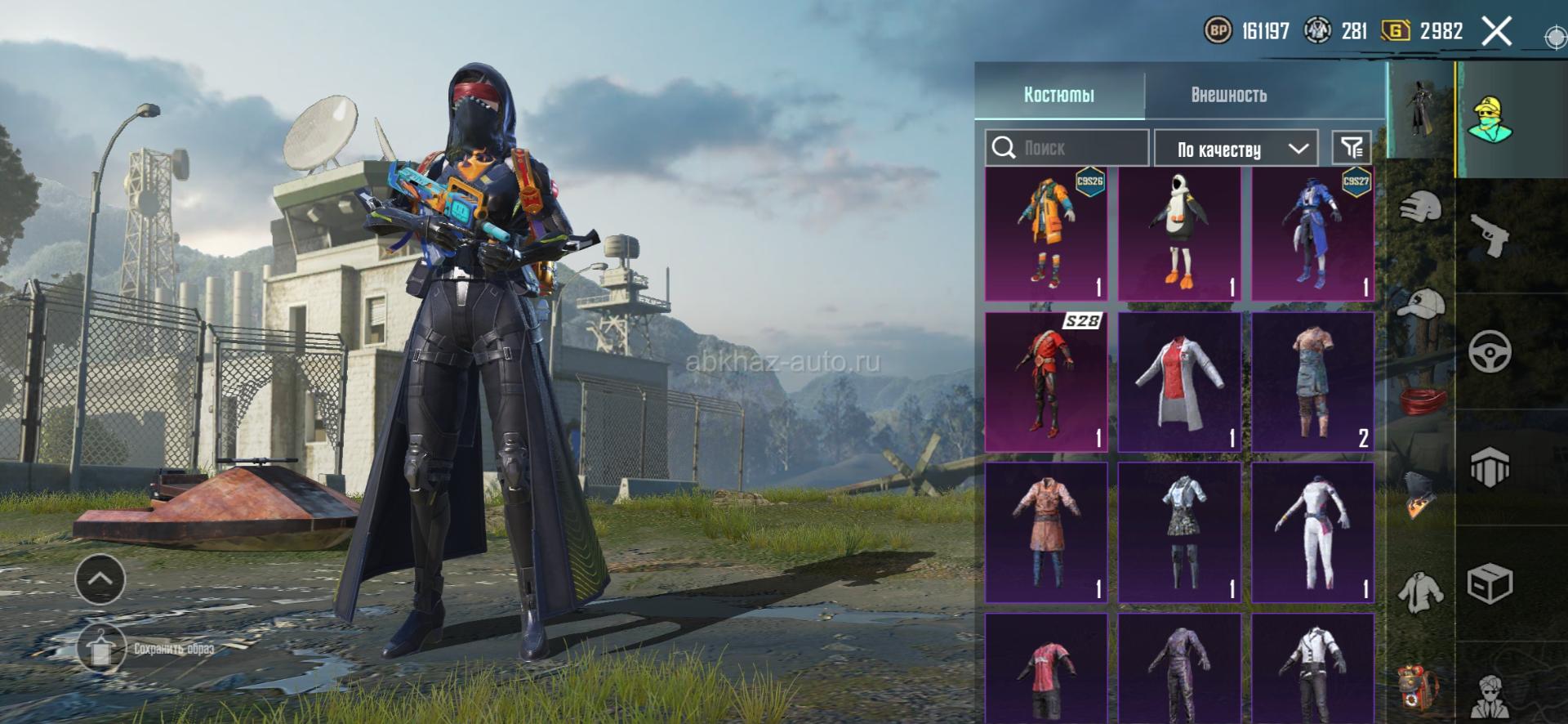Open the box crate category
Viewport: 1568px width, 724px height.
click(x=1490, y=583)
